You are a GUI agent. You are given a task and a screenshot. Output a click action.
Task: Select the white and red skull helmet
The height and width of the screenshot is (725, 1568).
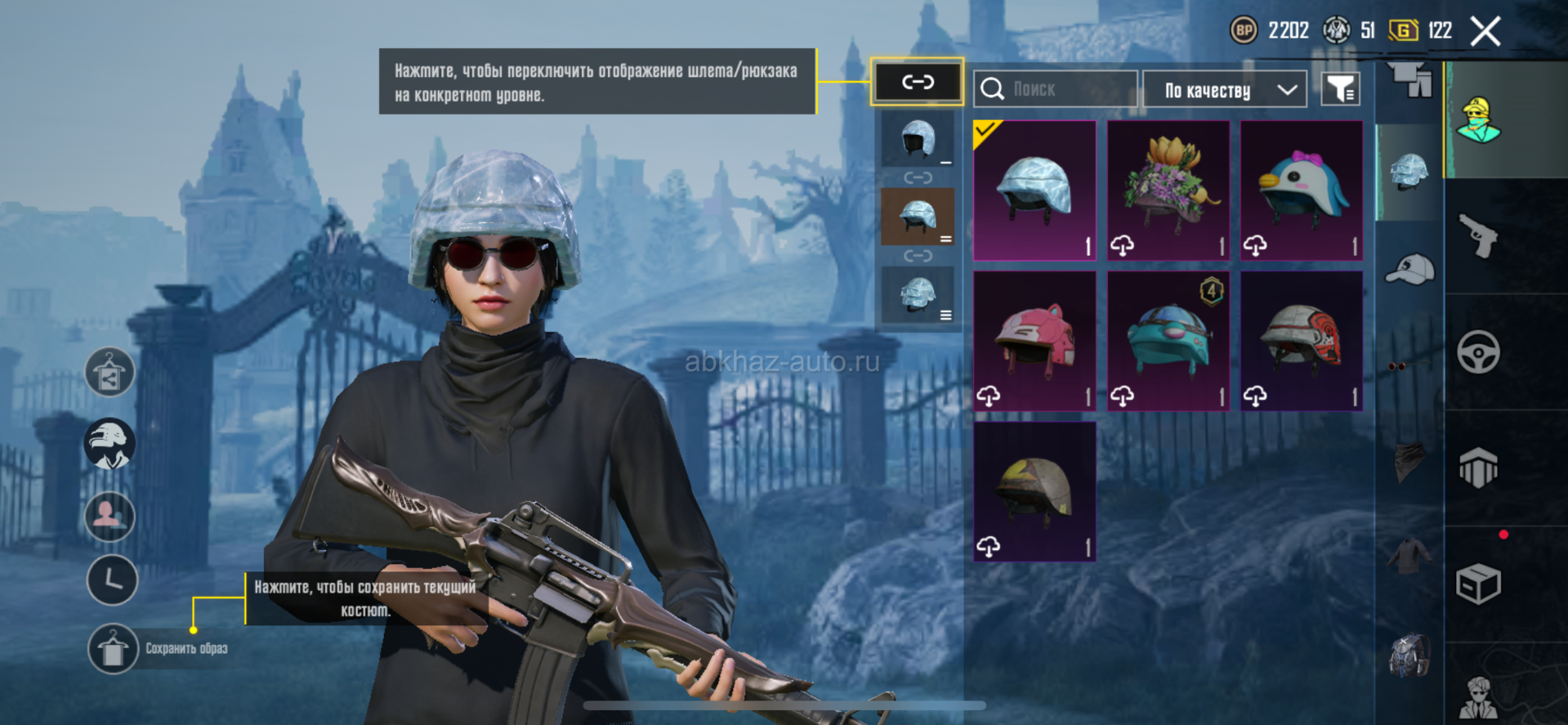1301,341
